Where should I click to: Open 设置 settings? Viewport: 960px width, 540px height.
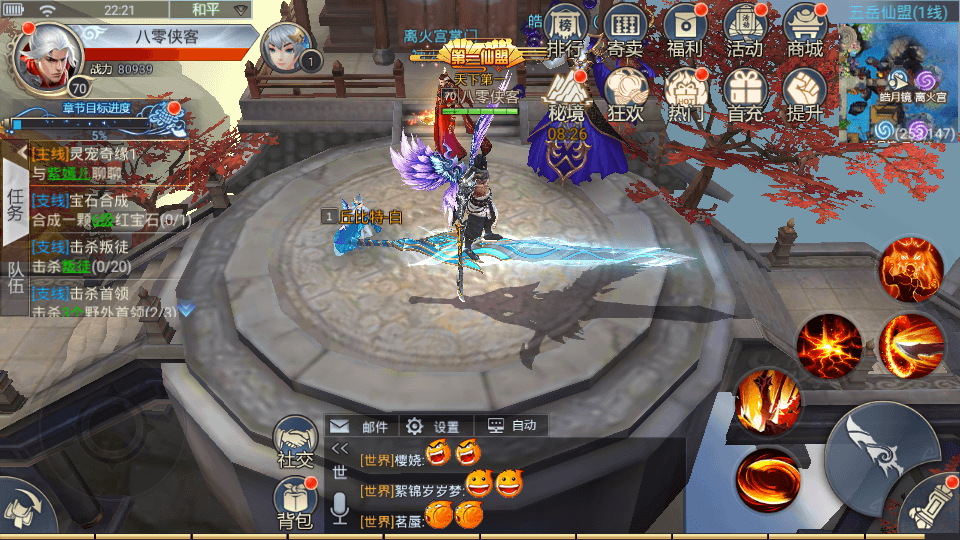point(434,426)
